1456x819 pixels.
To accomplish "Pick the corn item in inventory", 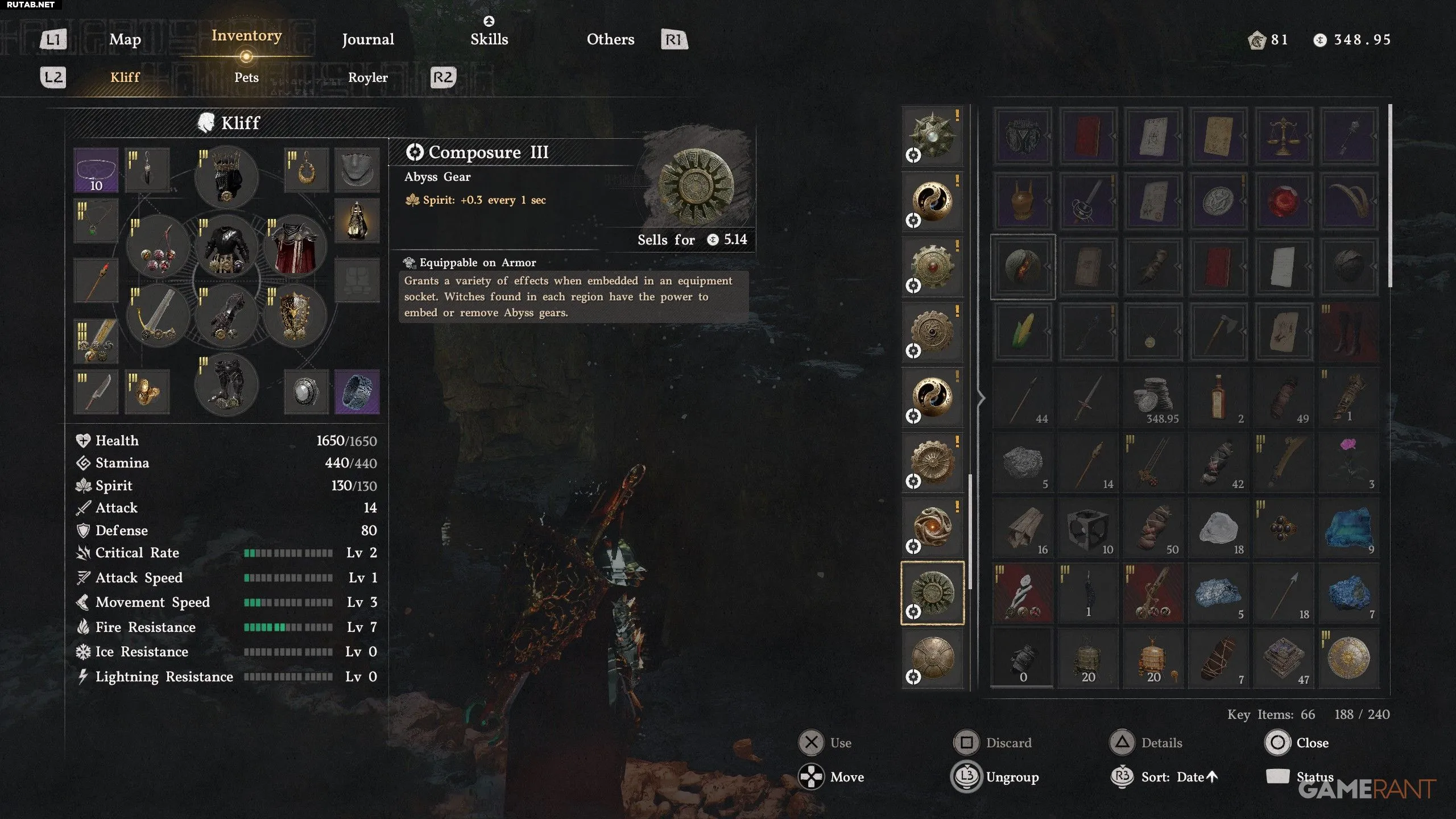I will tap(1023, 331).
